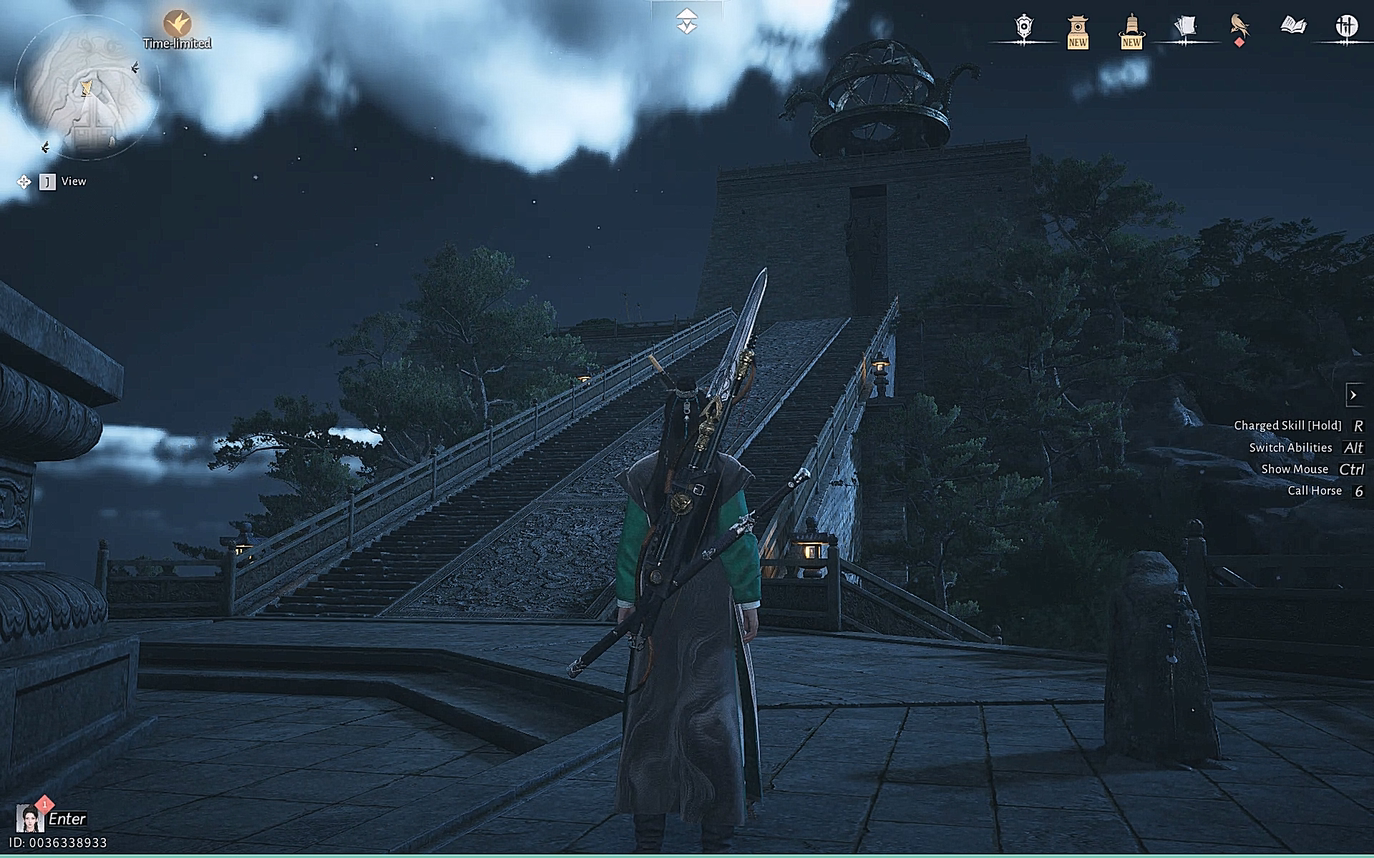Expand the side panel arrow above key hints
This screenshot has width=1374, height=858.
(1353, 395)
